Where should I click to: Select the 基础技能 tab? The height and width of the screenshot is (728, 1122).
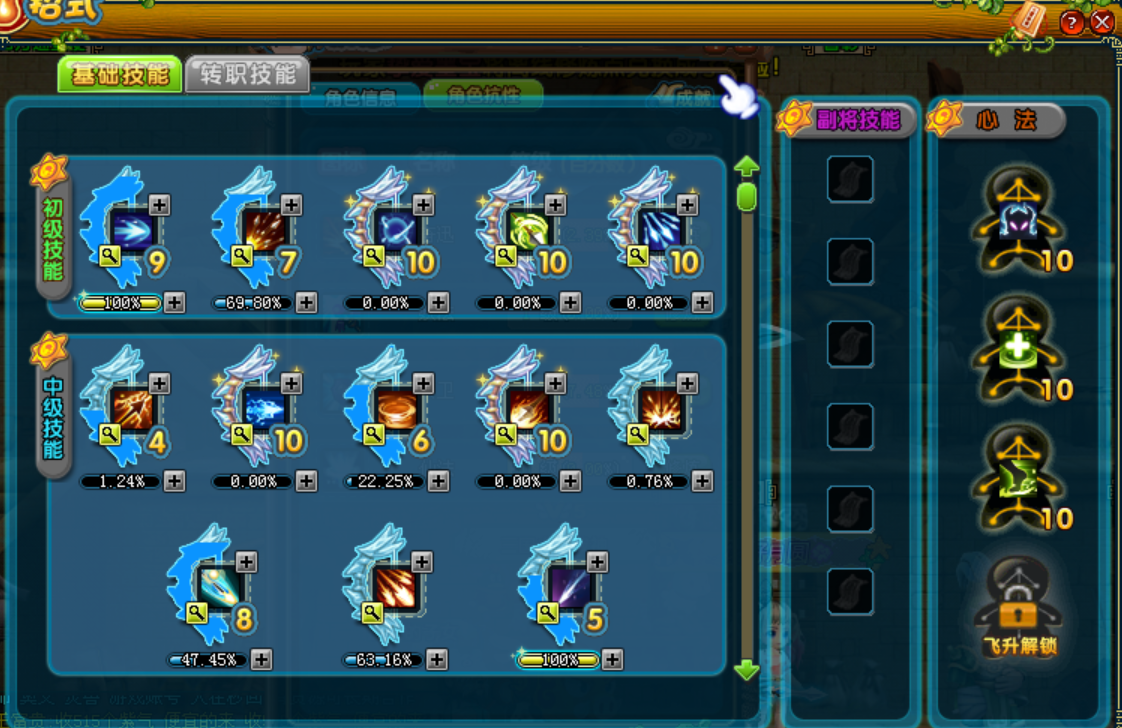120,75
